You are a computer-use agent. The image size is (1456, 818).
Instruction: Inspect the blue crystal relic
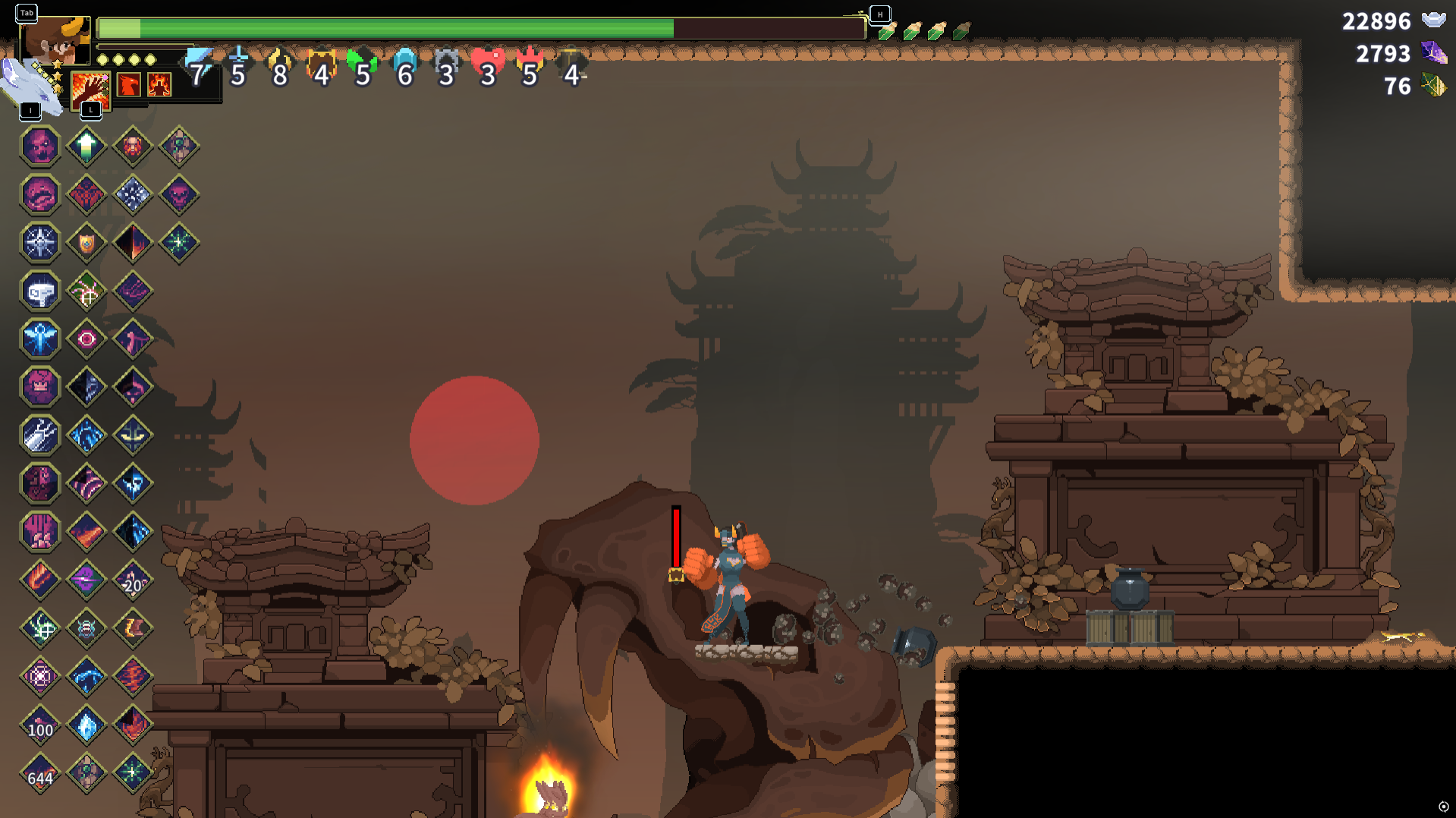point(86,725)
